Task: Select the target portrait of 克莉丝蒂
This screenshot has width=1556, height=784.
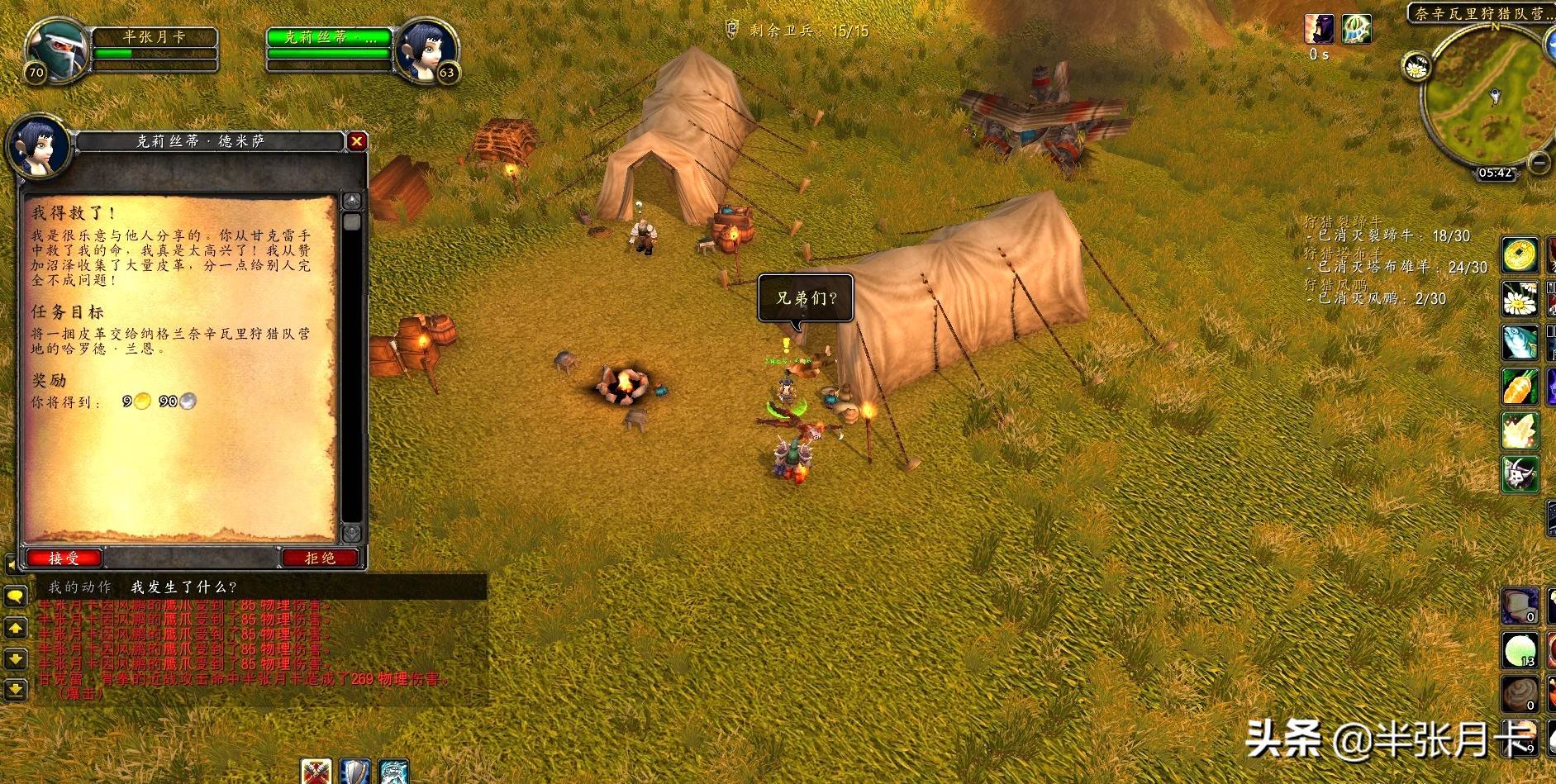Action: (425, 50)
